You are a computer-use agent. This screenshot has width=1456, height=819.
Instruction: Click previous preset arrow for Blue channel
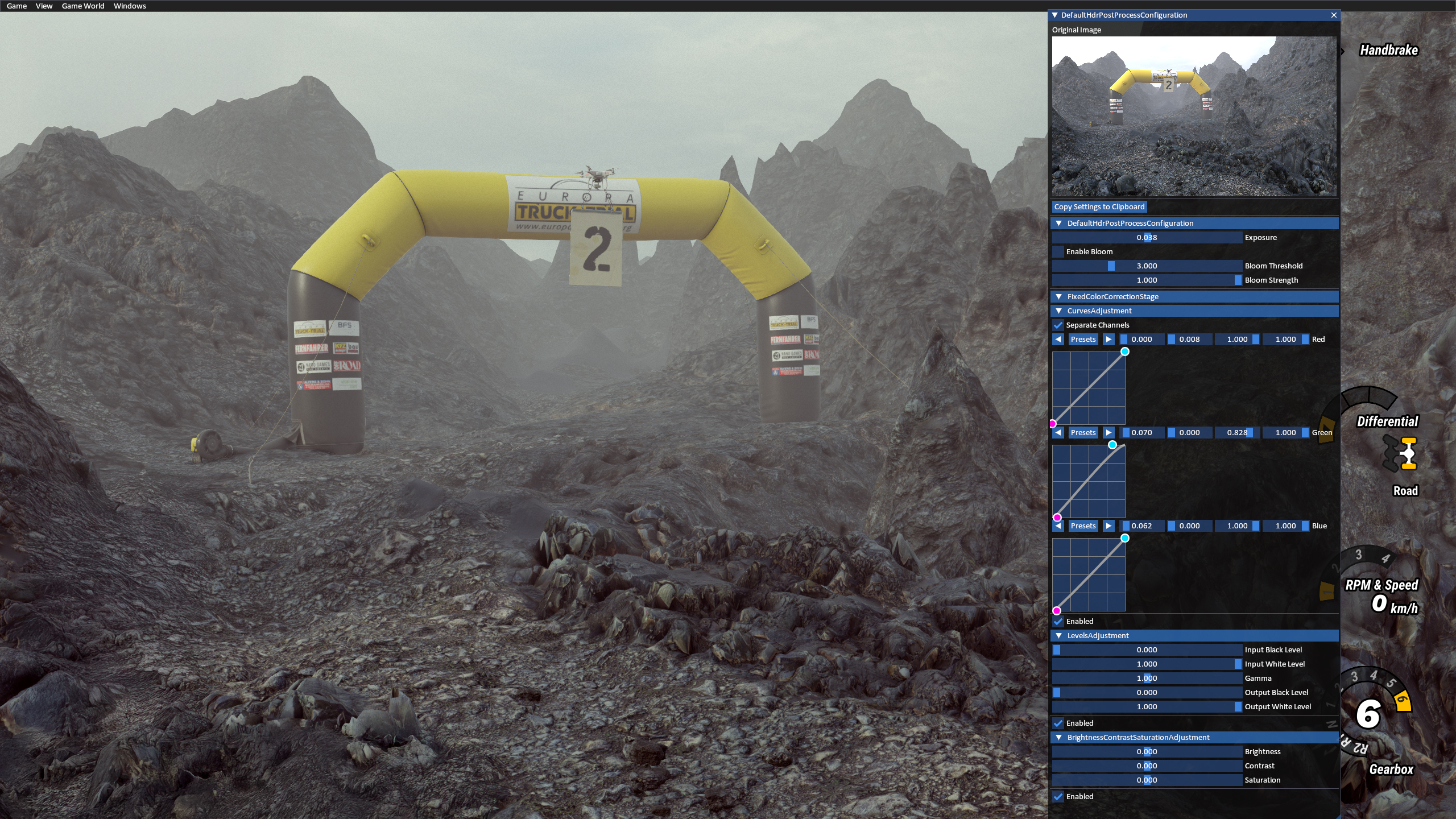1058,526
